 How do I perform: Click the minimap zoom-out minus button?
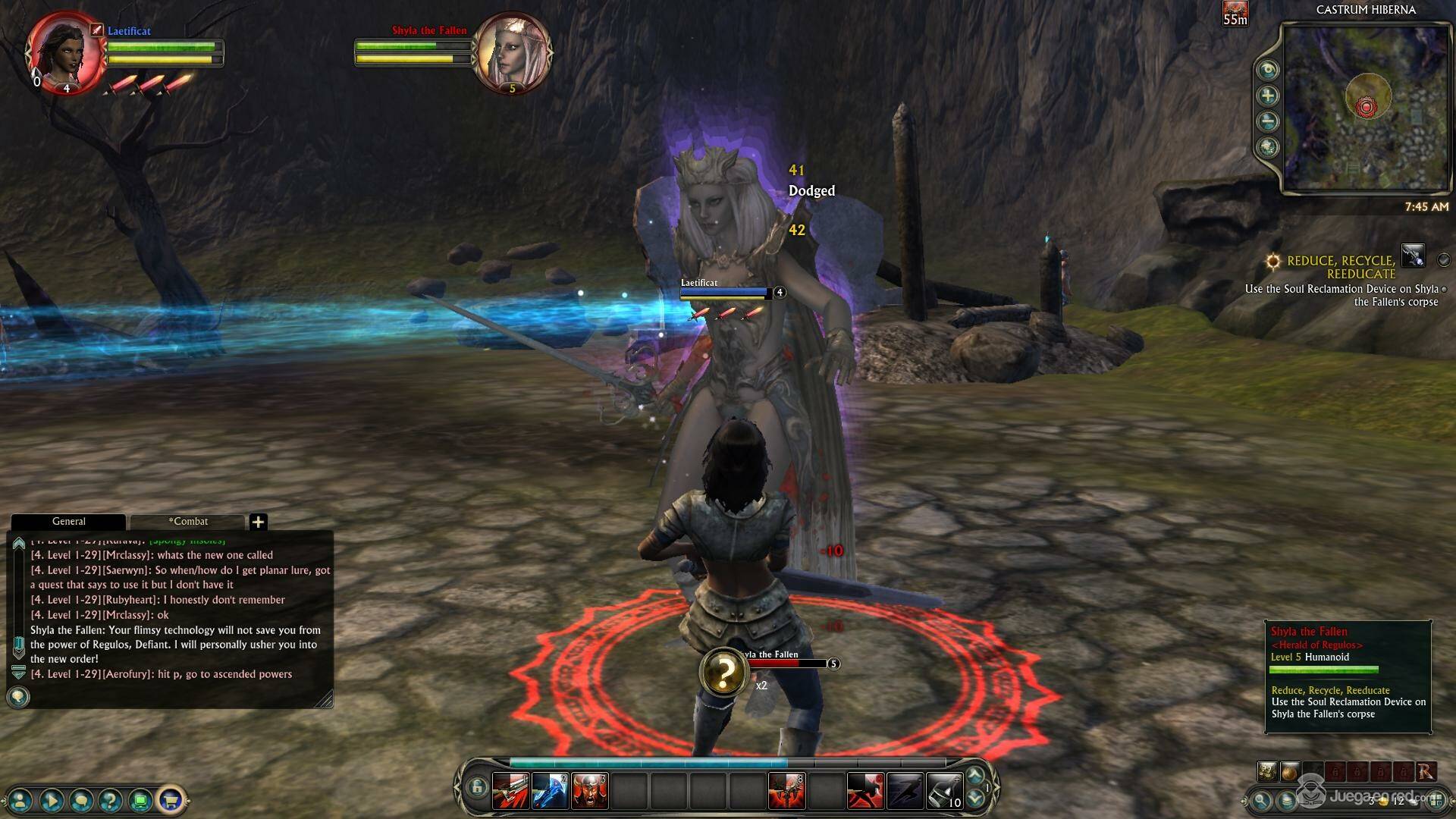[x=1267, y=121]
